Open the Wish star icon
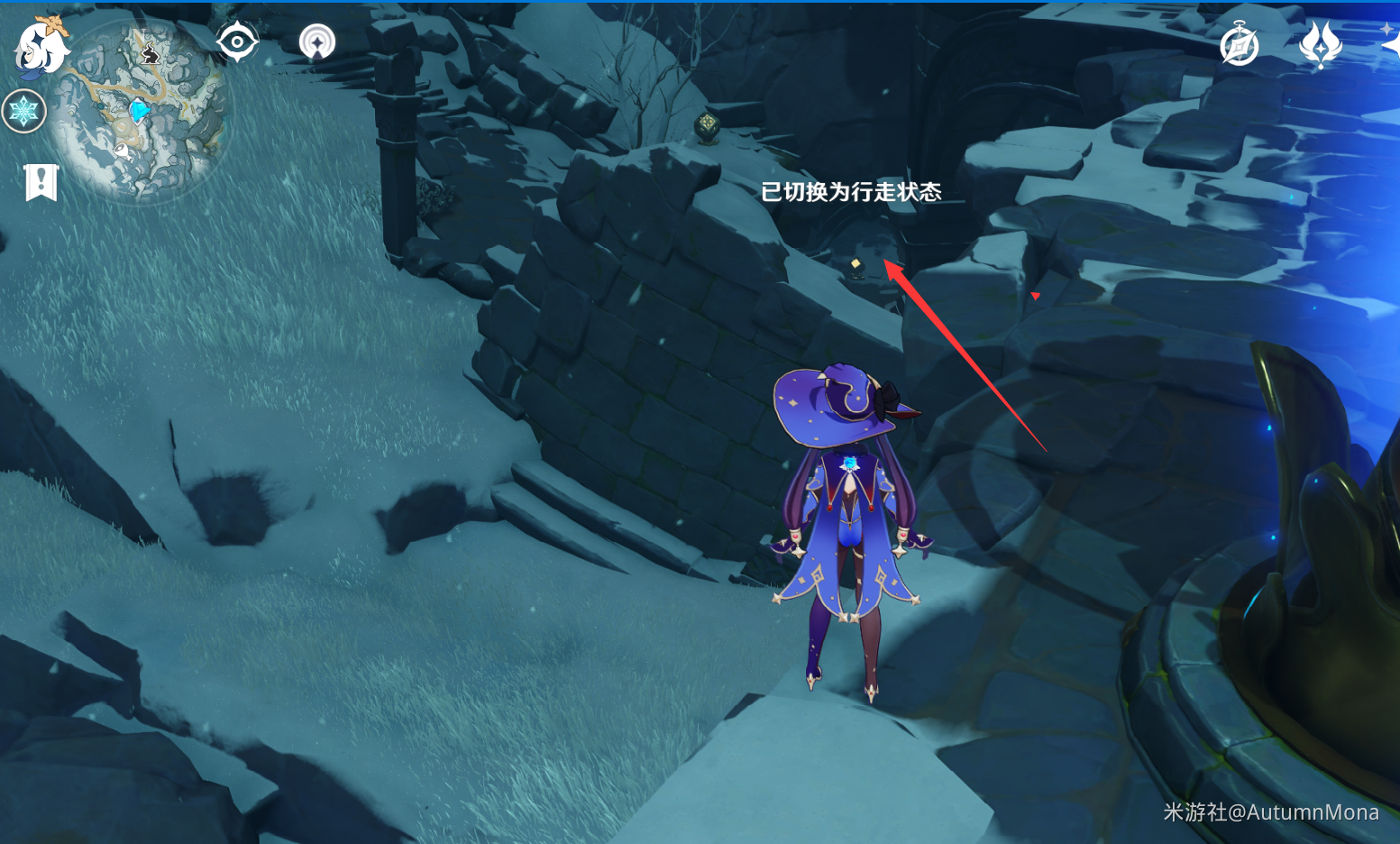Image resolution: width=1400 pixels, height=844 pixels. (x=1320, y=44)
